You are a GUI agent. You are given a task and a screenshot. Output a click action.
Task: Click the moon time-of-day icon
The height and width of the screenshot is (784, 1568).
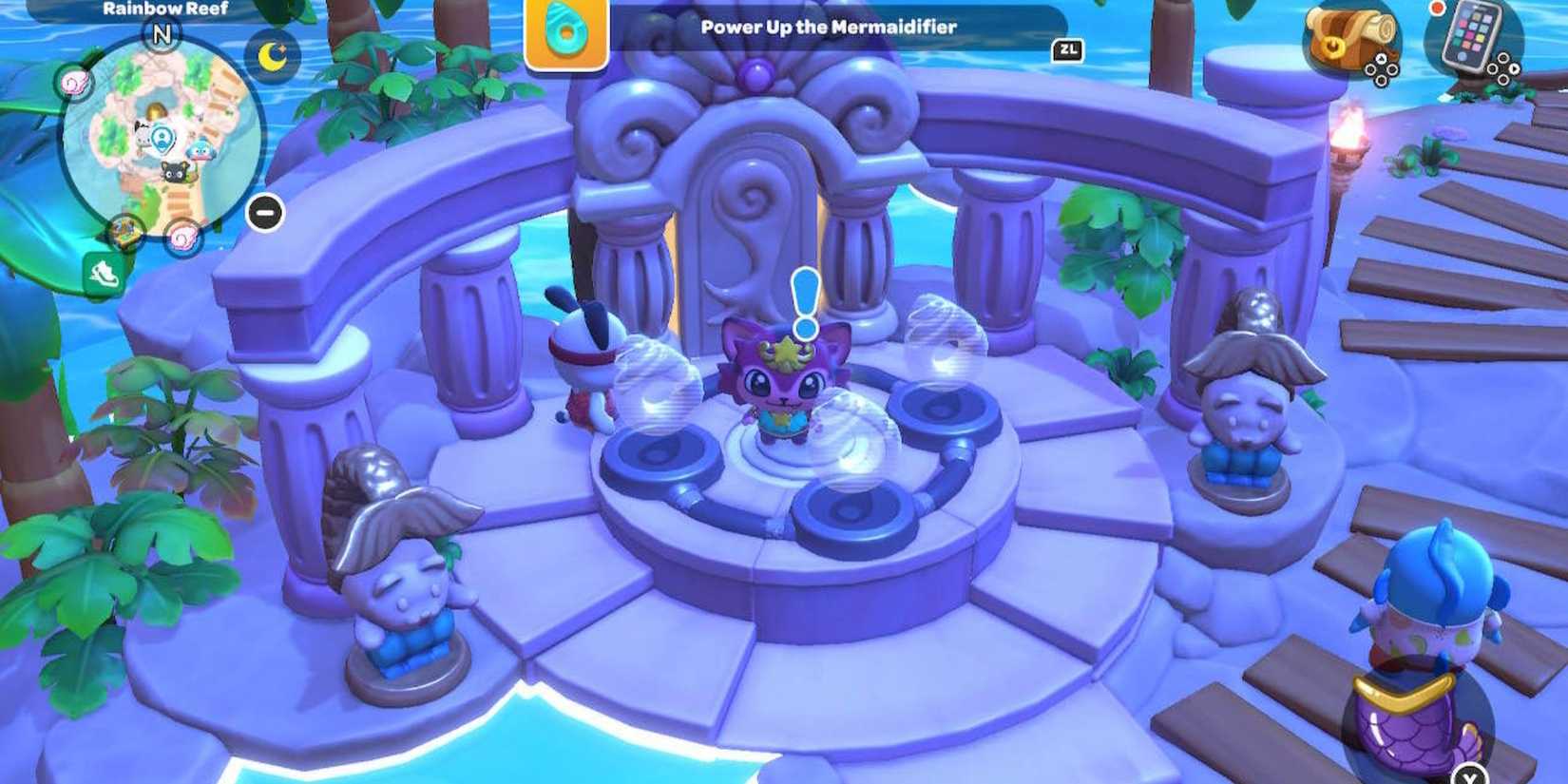[271, 55]
